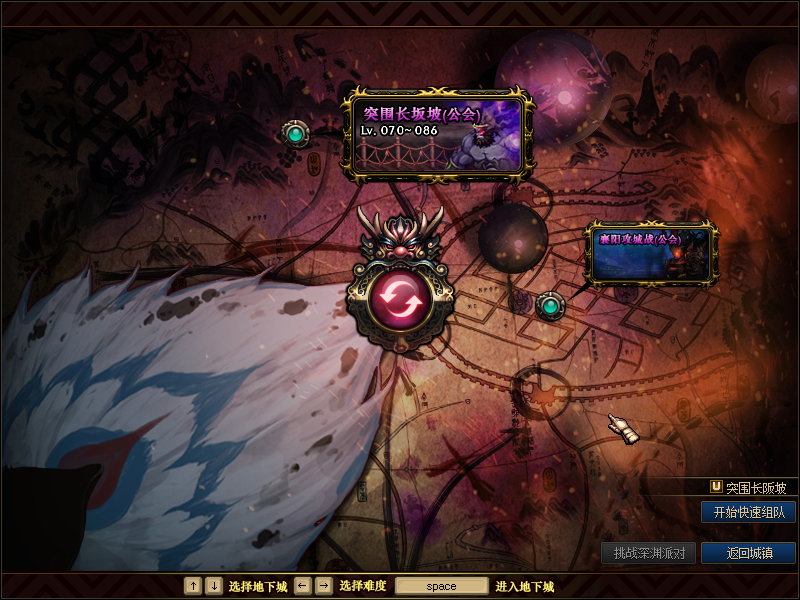Return to town via 返回城镇
800x600 pixels.
tap(748, 553)
